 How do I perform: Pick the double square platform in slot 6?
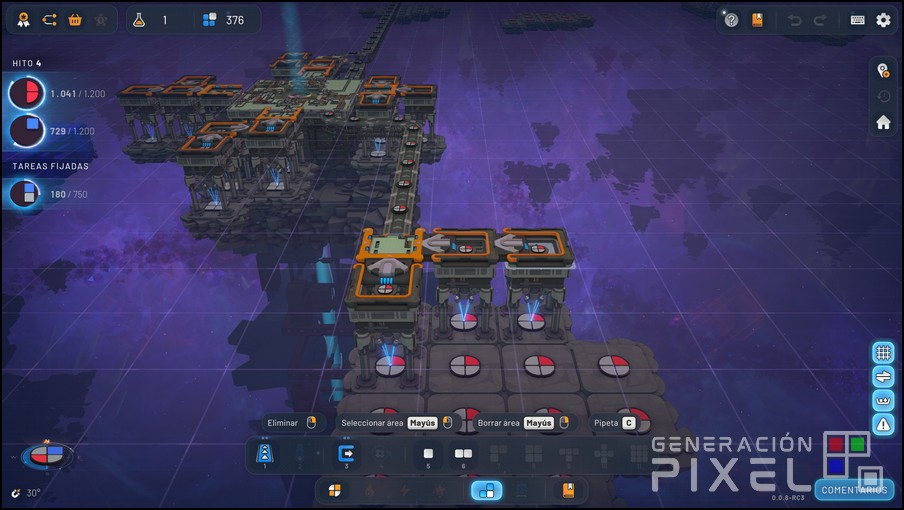[462, 454]
